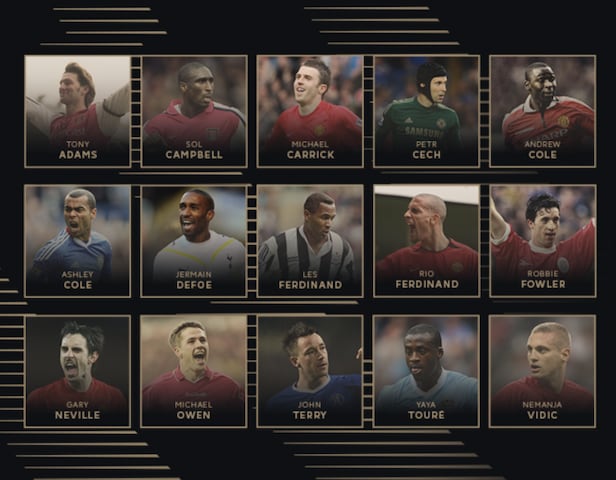Choose Robbie Fowler's player card

click(x=542, y=240)
